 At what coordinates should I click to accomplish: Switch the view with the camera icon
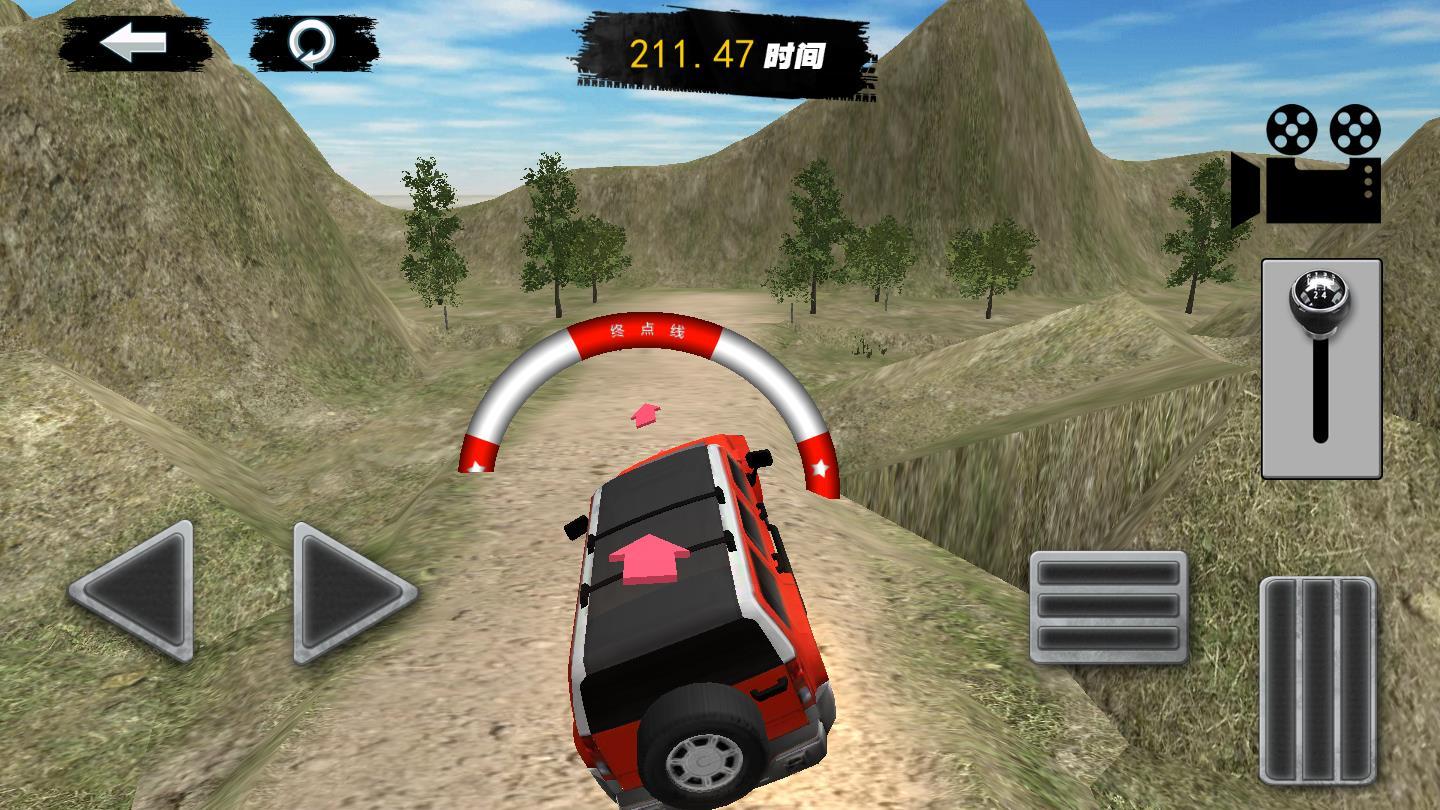point(1310,165)
